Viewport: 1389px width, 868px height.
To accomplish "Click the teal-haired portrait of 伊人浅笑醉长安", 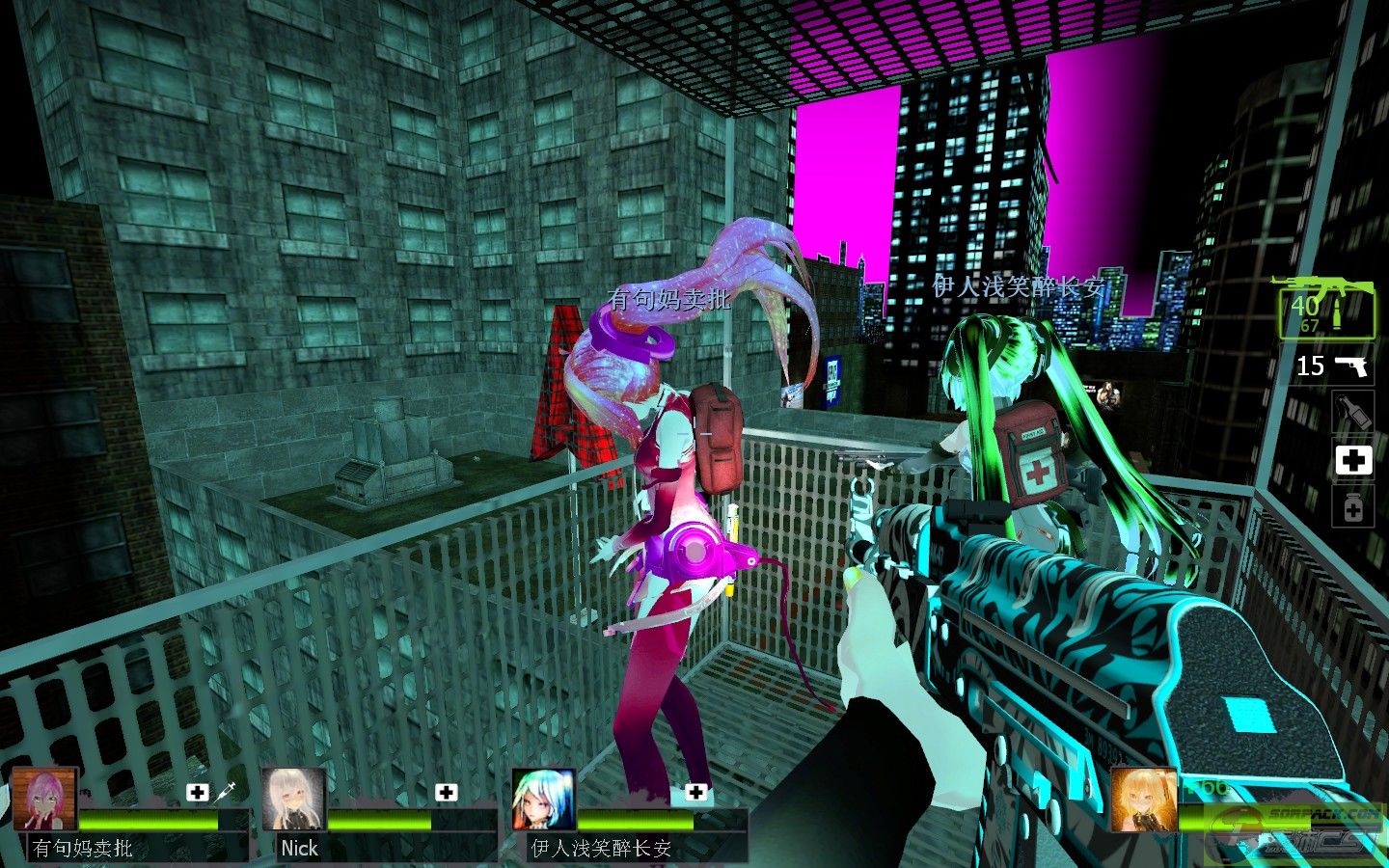I will (x=543, y=800).
